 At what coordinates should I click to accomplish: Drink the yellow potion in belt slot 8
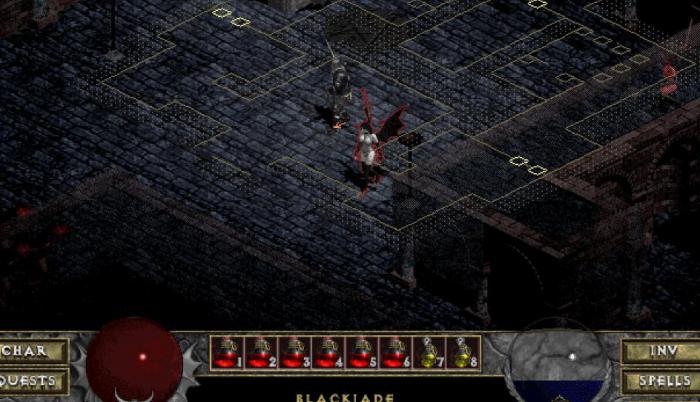(x=461, y=352)
